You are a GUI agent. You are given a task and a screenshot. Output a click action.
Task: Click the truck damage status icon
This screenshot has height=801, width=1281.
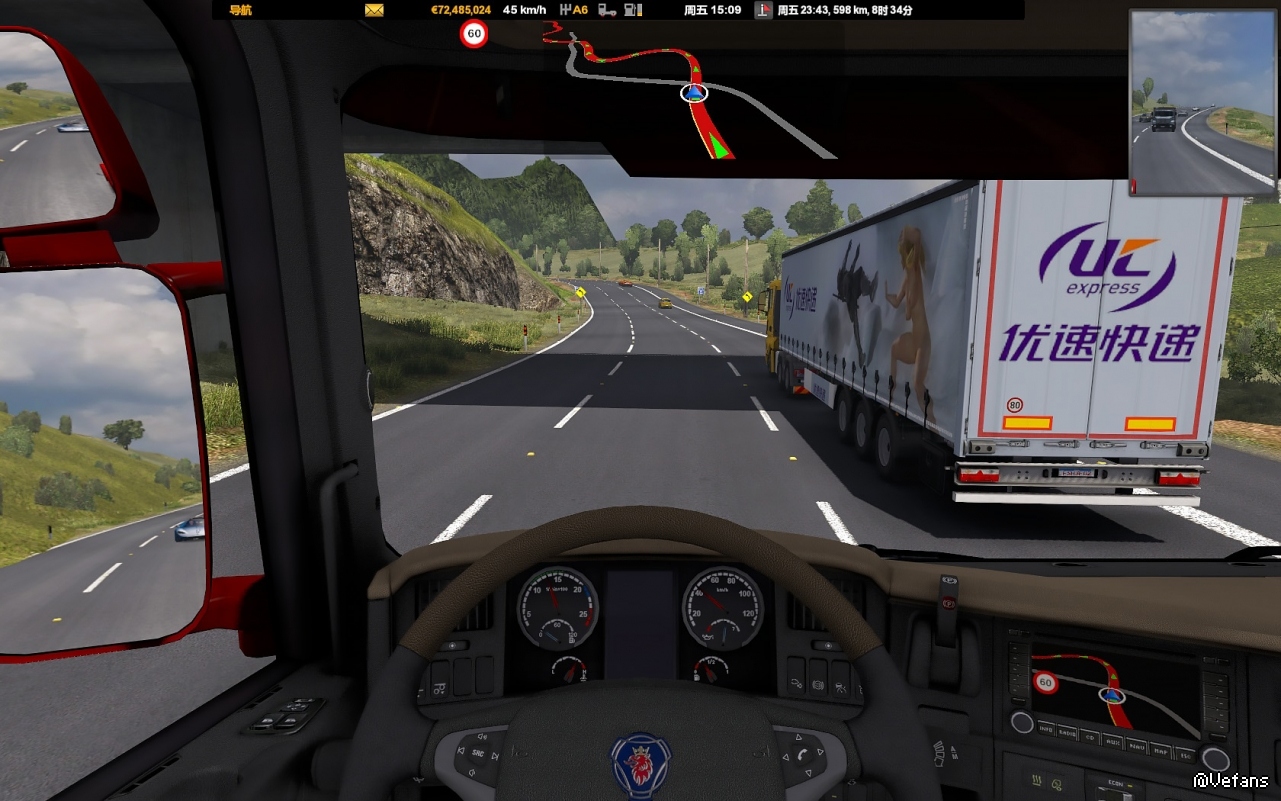607,10
